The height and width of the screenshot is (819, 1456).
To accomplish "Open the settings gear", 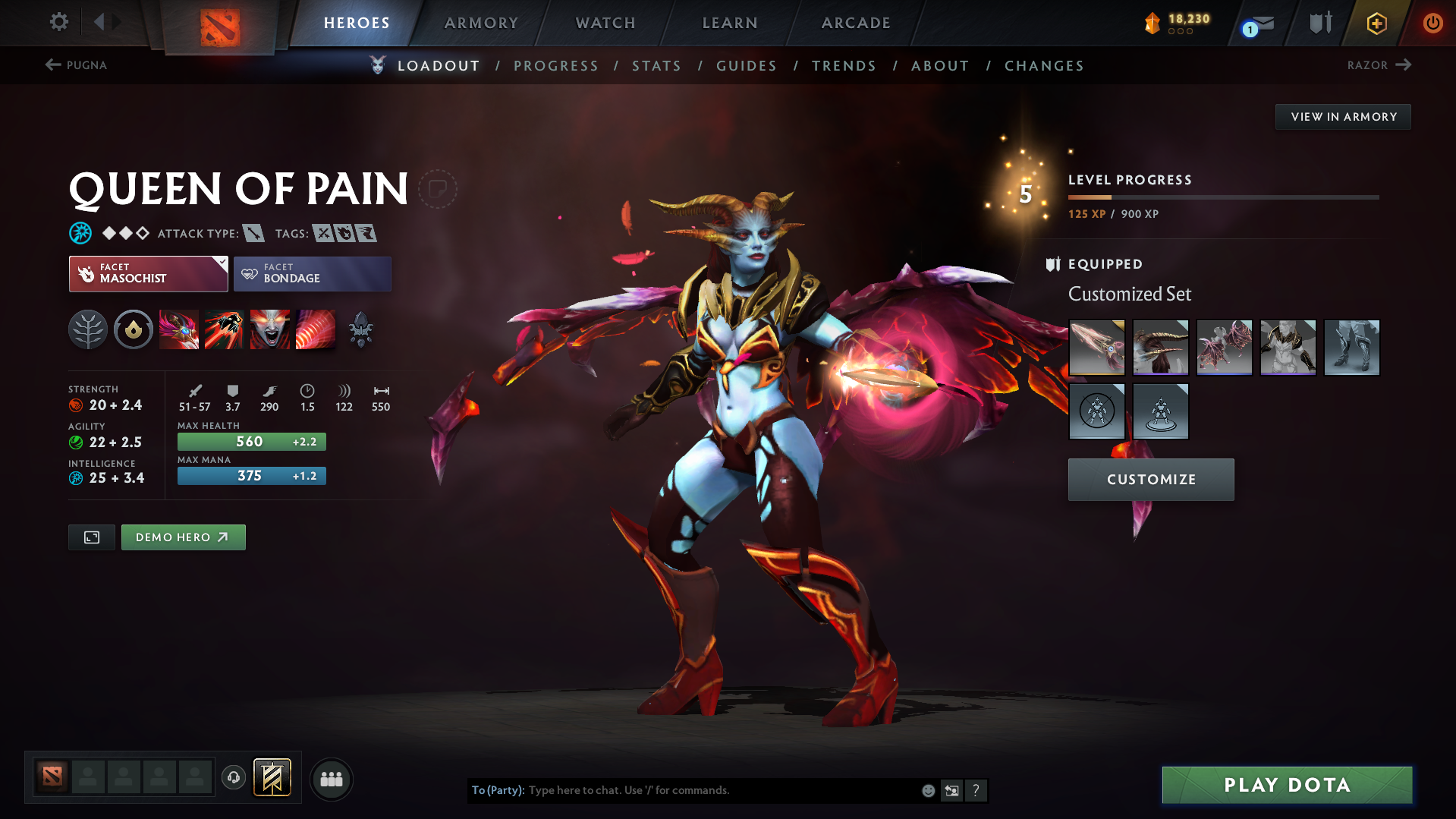I will pos(58,22).
